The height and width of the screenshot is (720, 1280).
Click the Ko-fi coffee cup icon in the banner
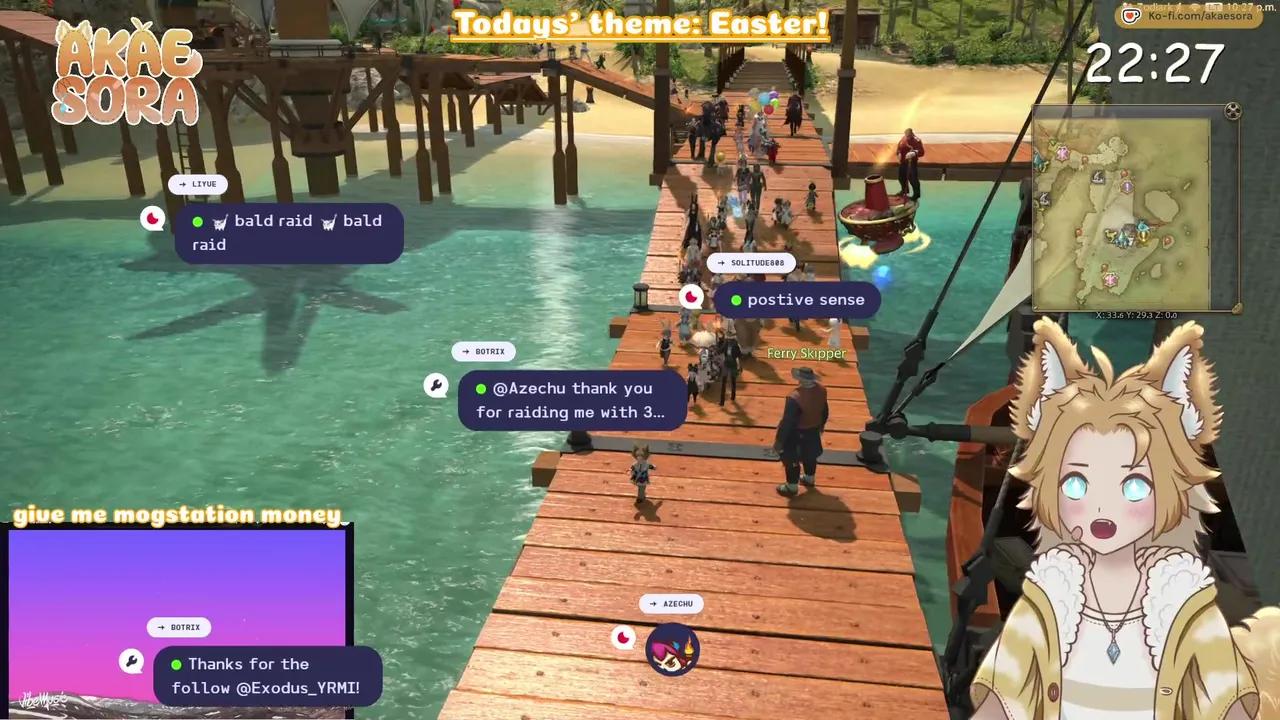1131,15
